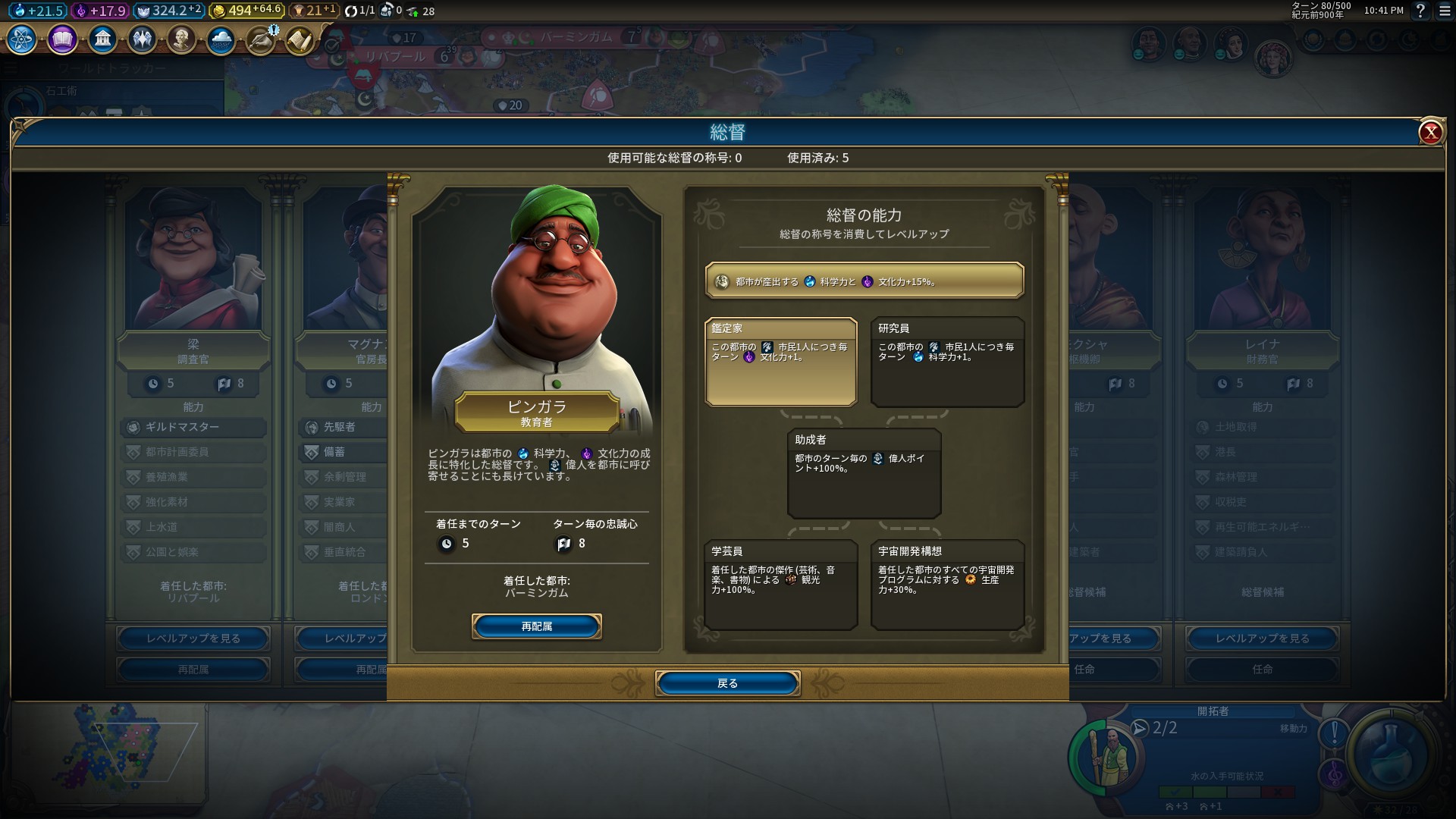Close the governors panel with the red X
Screen dimensions: 1456x819
point(1430,133)
